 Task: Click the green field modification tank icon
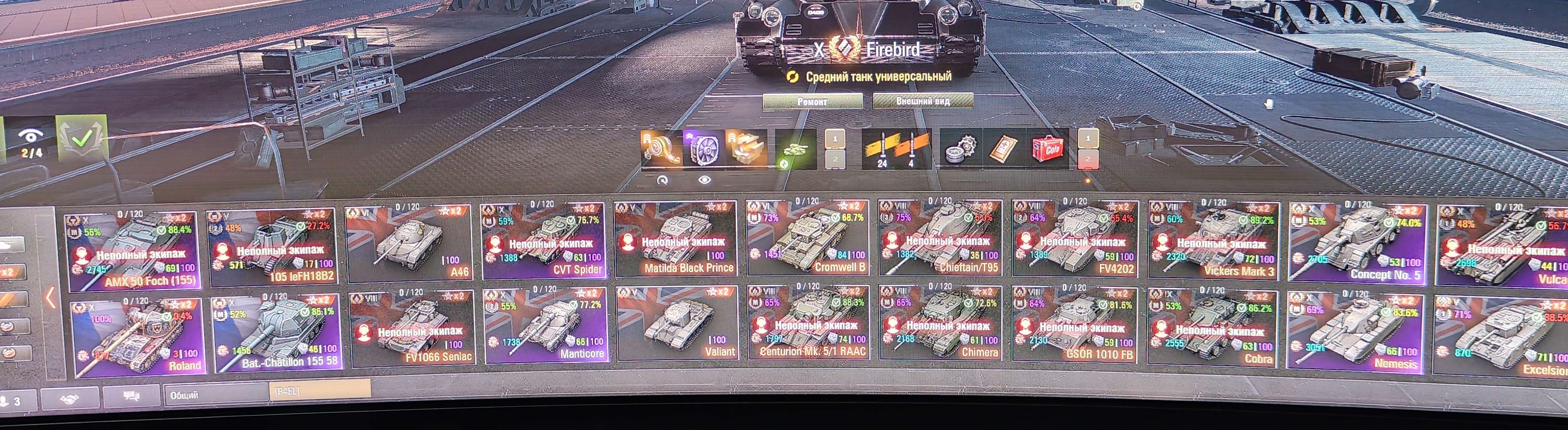point(795,150)
